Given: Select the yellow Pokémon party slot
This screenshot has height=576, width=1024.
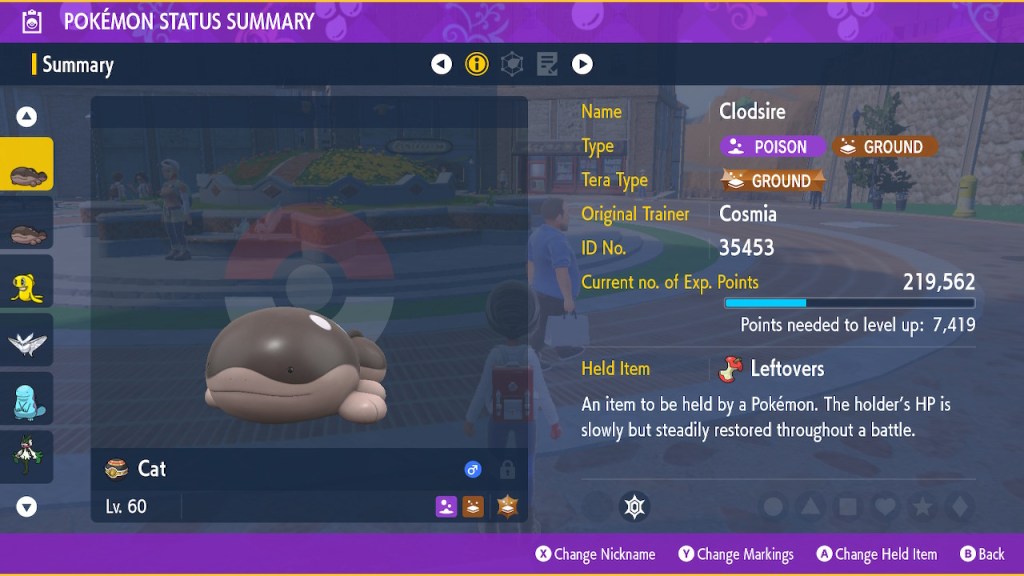Looking at the screenshot, I should coord(27,283).
